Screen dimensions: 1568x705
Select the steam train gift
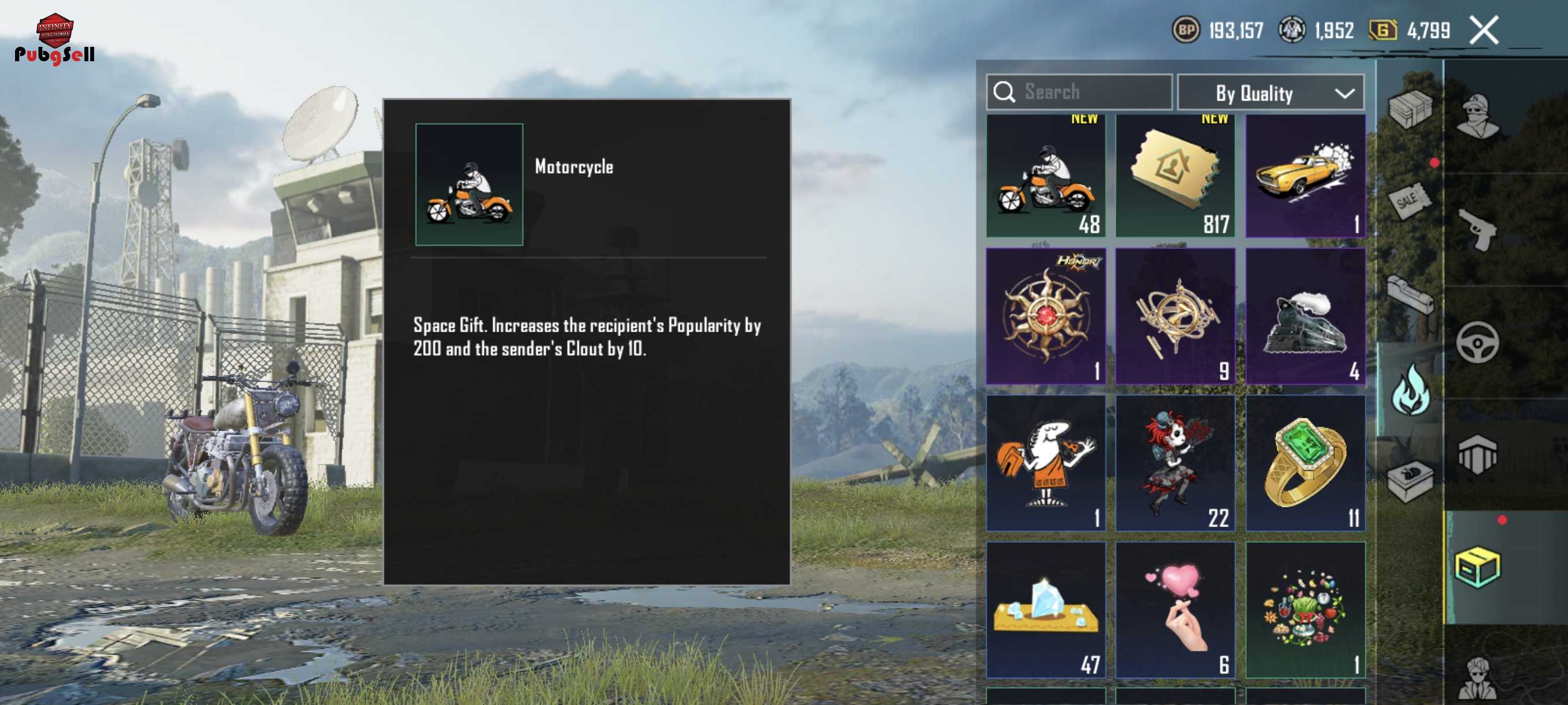[1305, 316]
